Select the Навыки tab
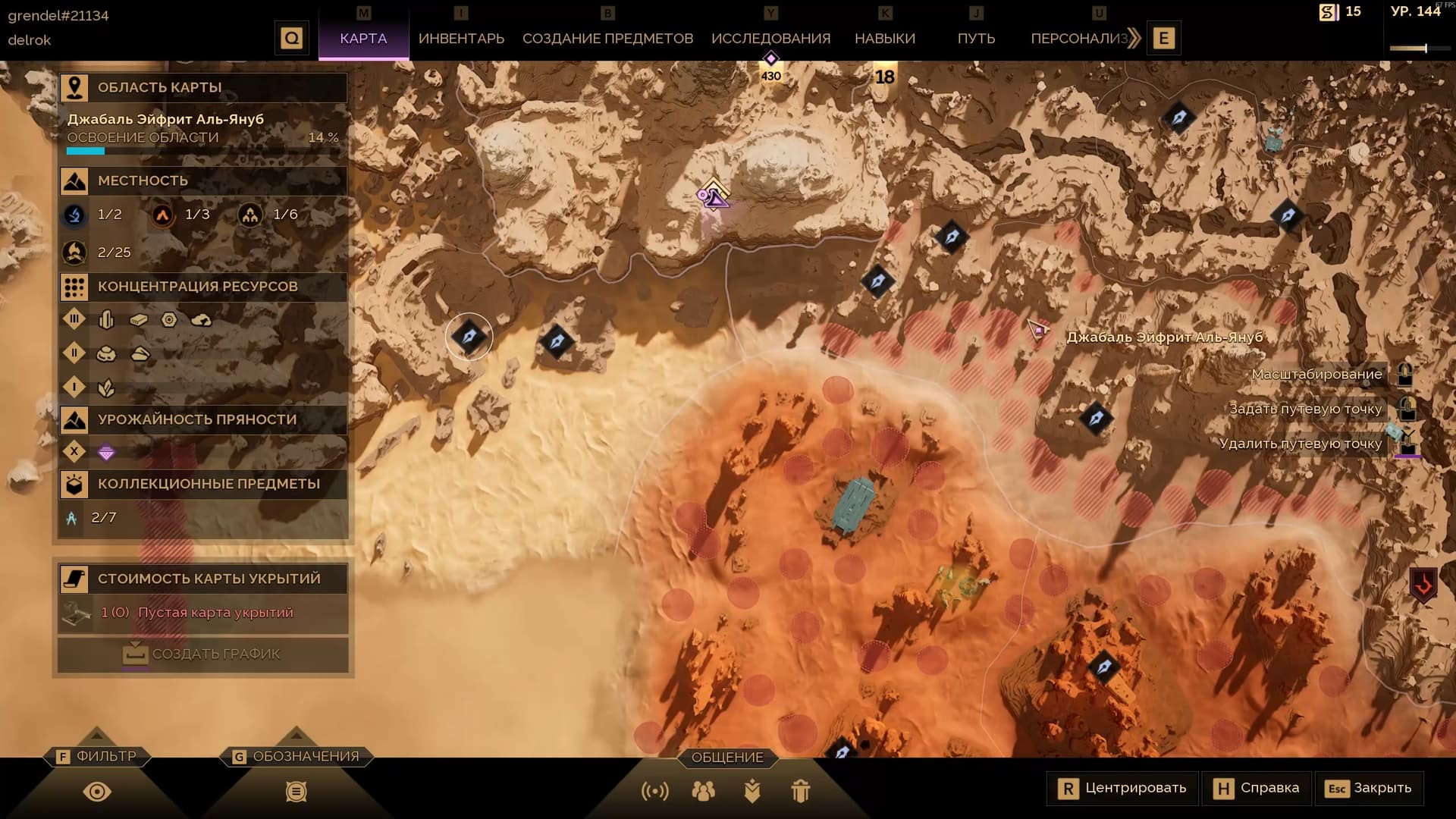Screen dimensions: 1456x819 click(884, 38)
